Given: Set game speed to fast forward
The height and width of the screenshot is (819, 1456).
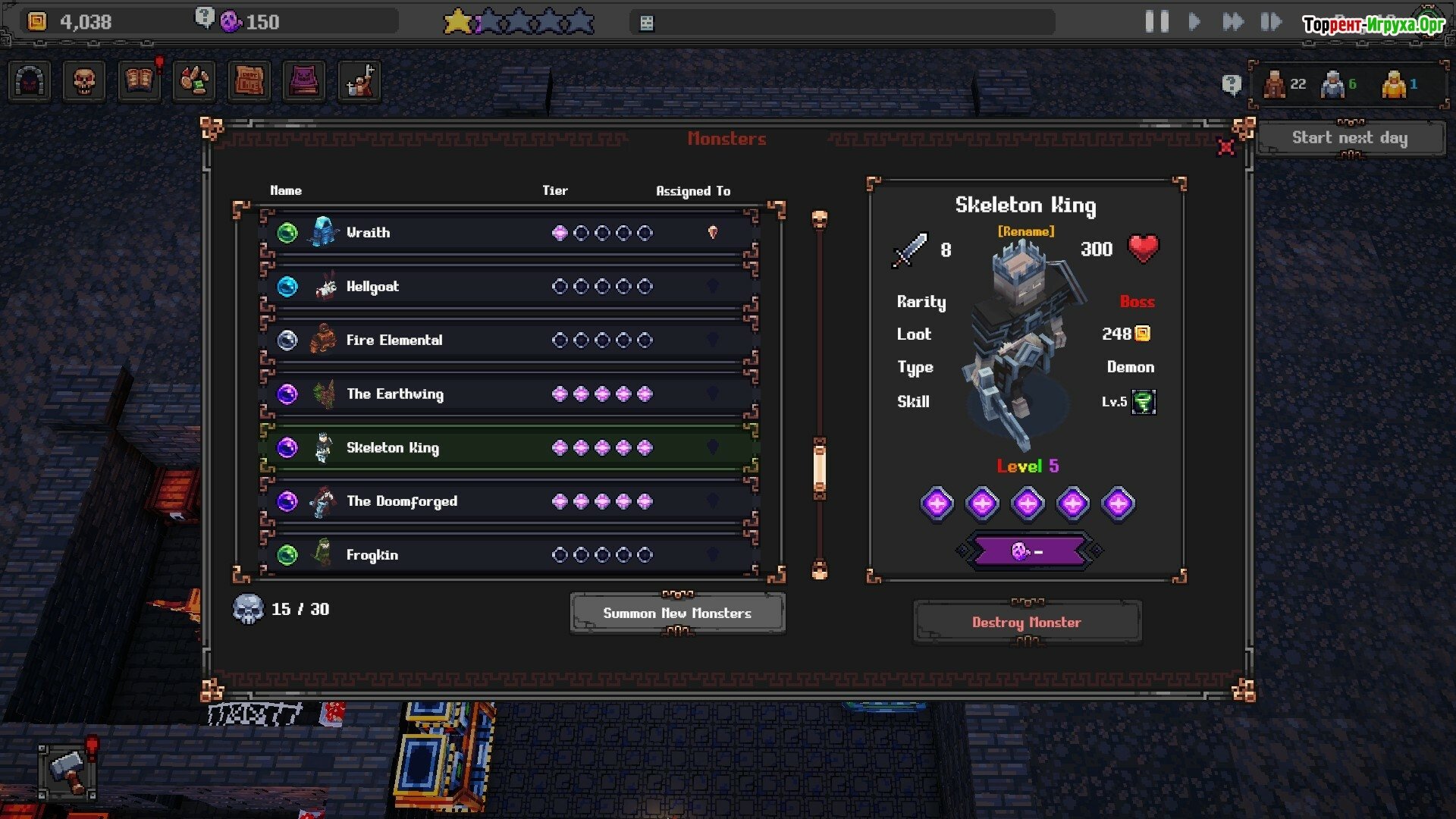Looking at the screenshot, I should (x=1233, y=22).
